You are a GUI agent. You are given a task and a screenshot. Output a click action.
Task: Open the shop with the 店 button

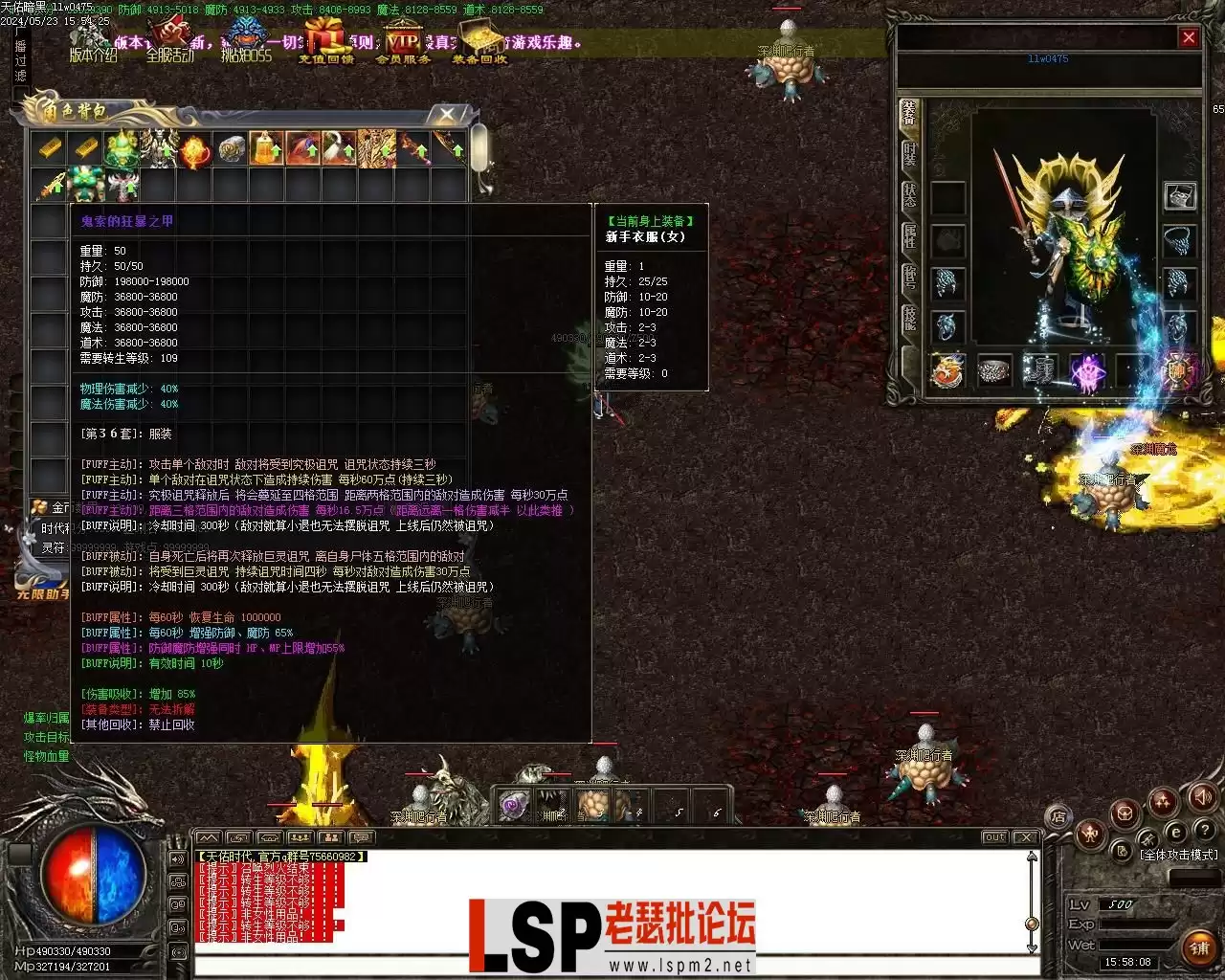(1058, 816)
